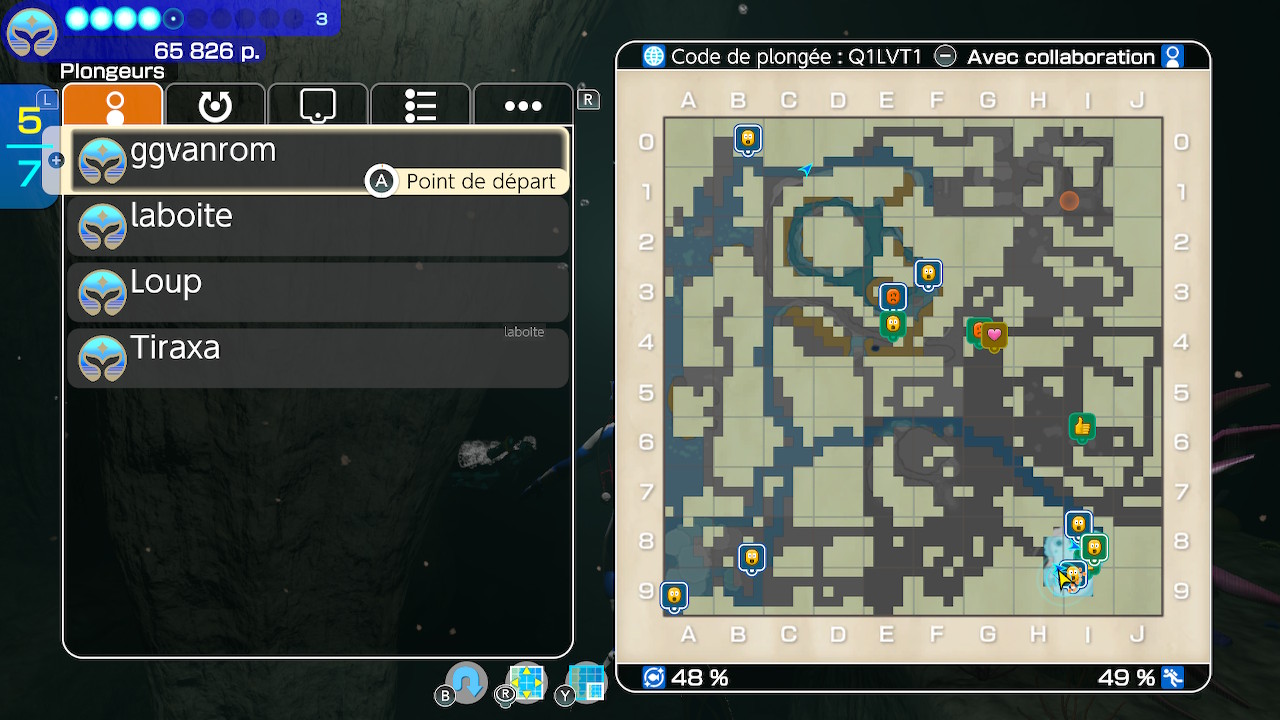The image size is (1280, 720).
Task: Select the pink heart map marker
Action: pyautogui.click(x=994, y=335)
